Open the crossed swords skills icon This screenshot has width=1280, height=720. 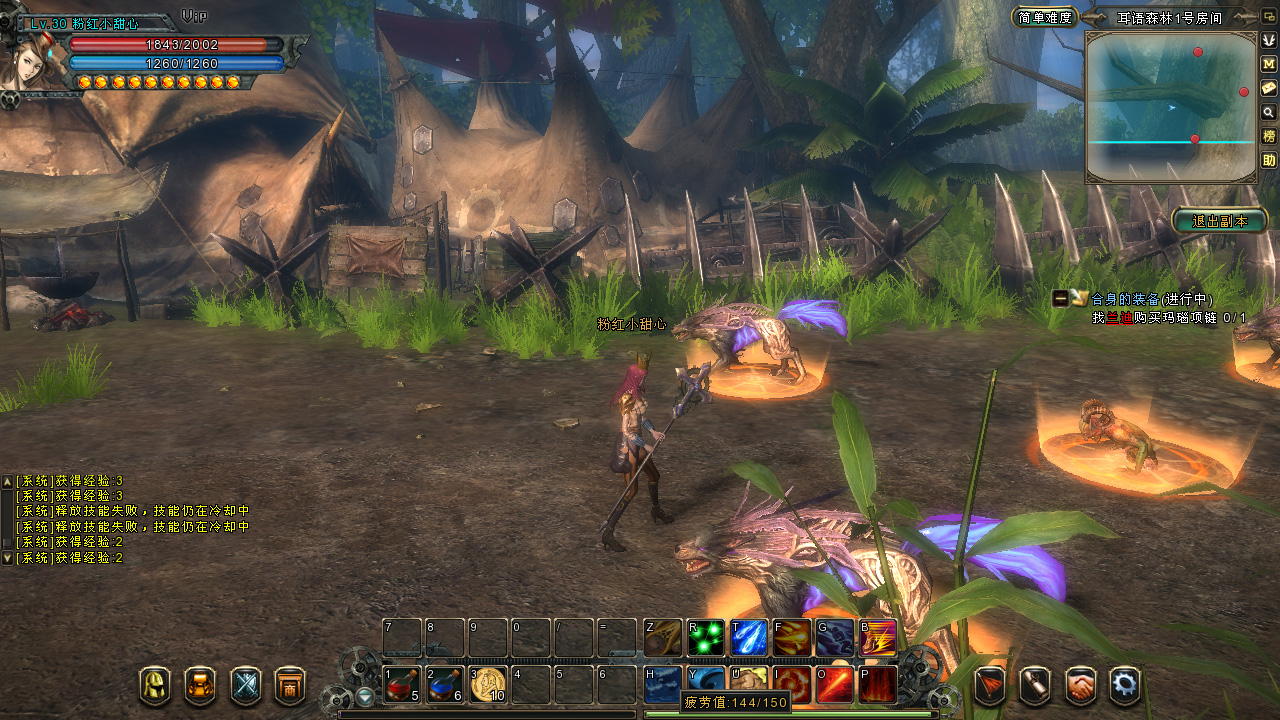(x=246, y=686)
